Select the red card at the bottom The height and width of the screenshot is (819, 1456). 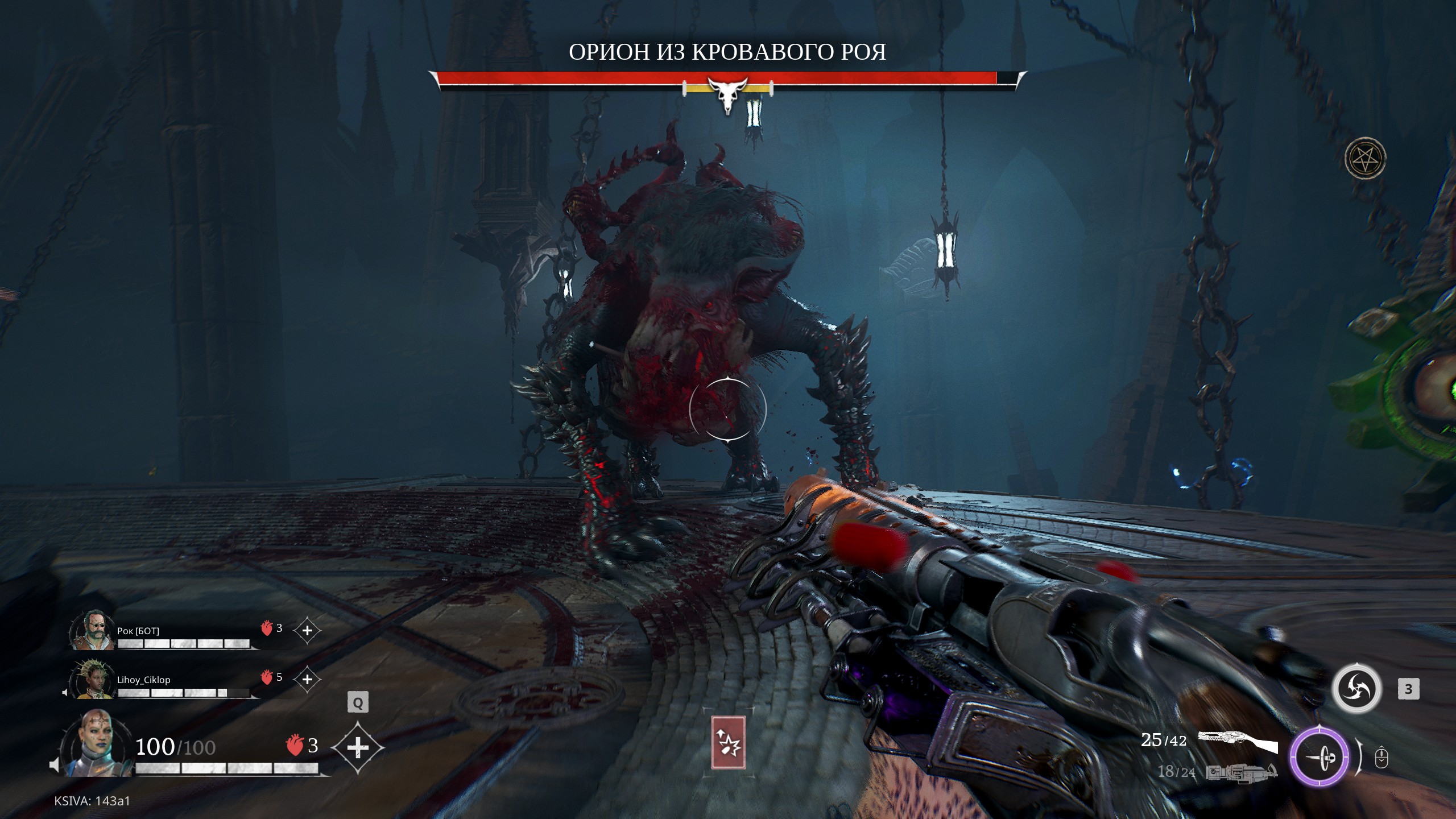pos(728,742)
